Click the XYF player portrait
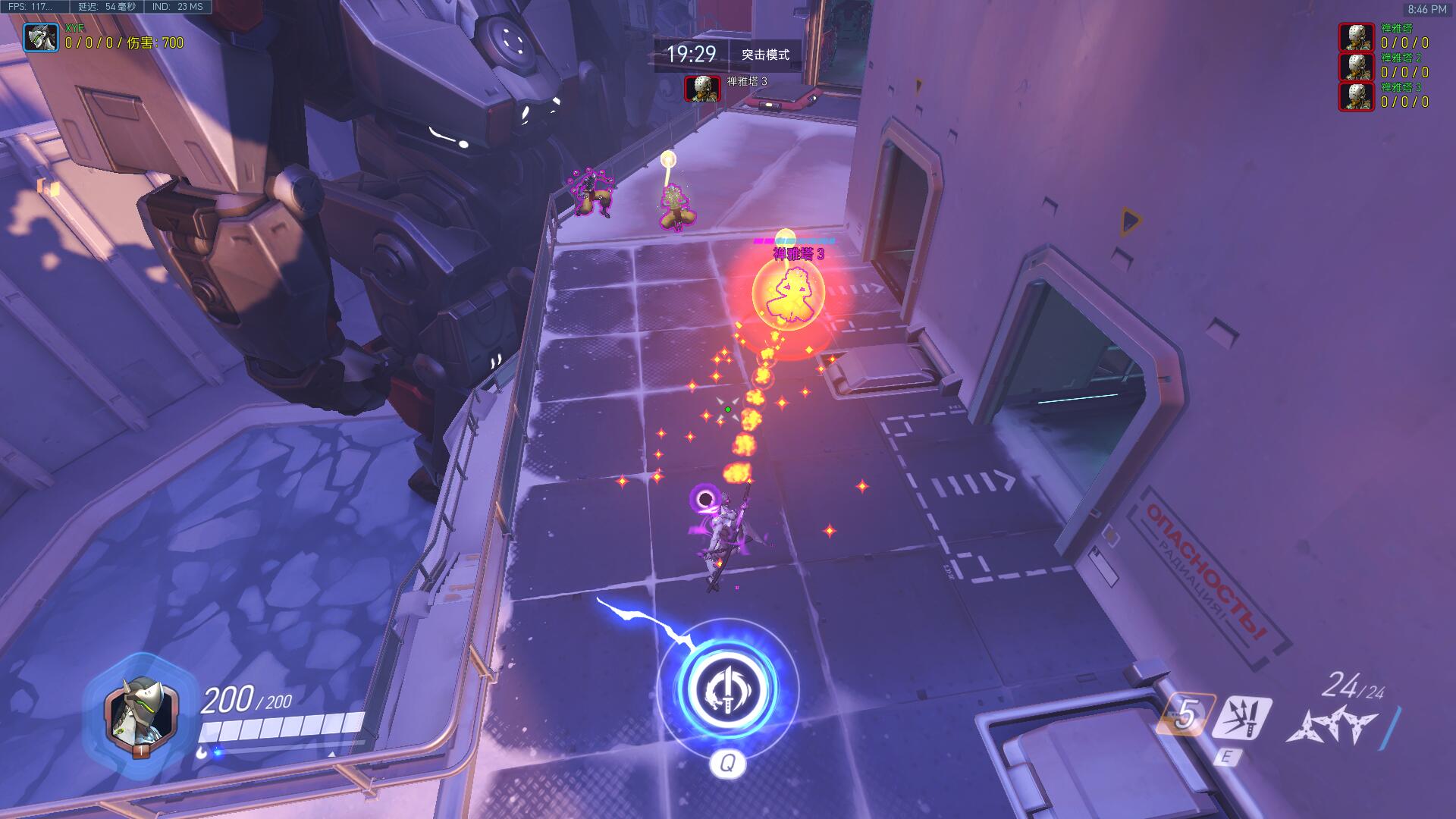The height and width of the screenshot is (819, 1456). (41, 37)
